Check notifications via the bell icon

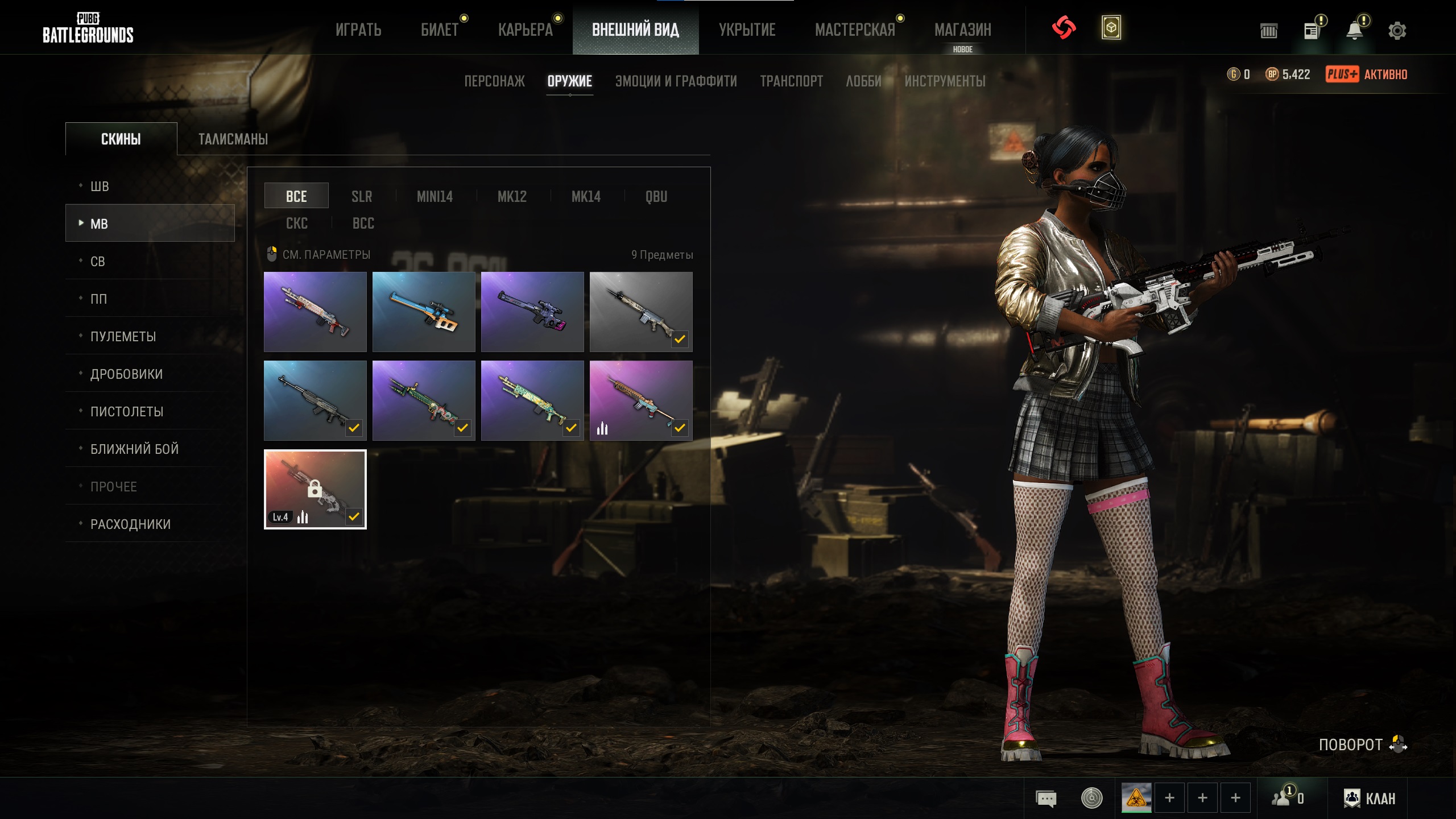coord(1355,31)
